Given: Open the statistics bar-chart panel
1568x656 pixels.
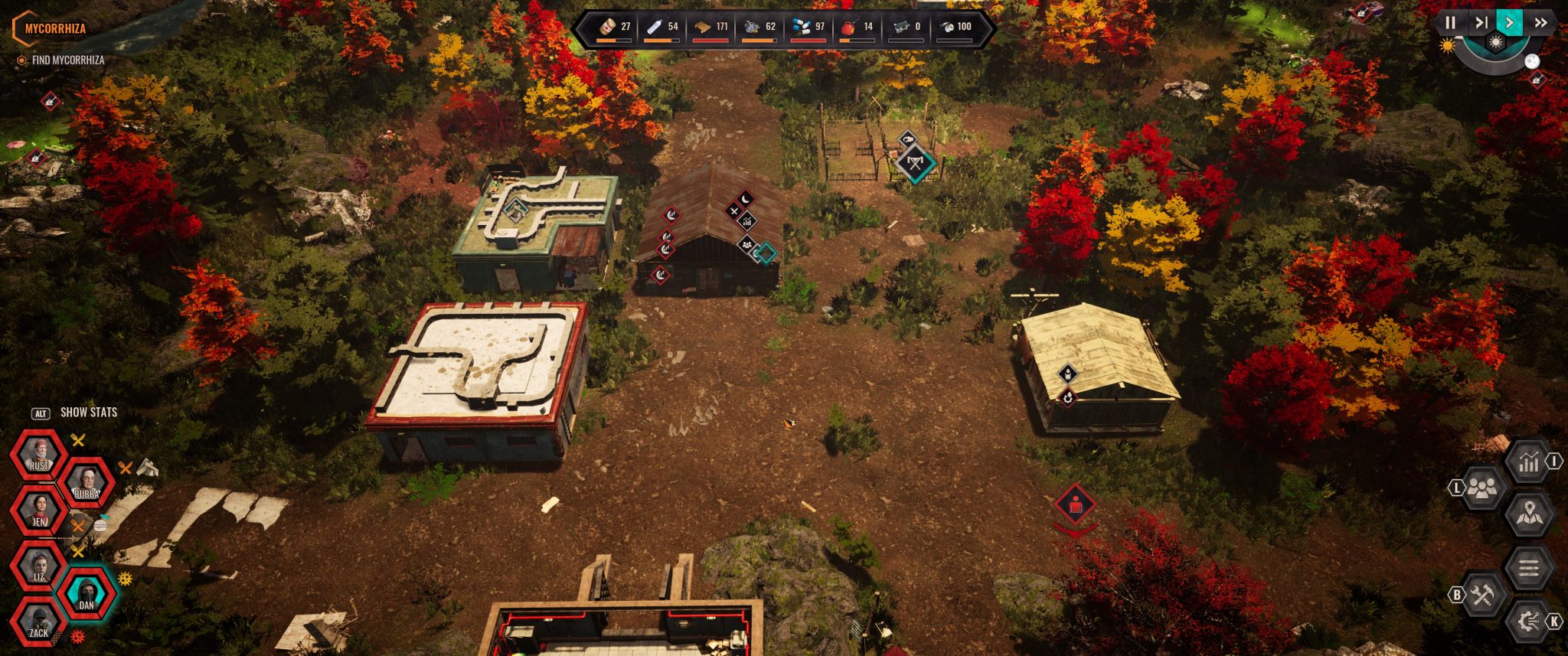Looking at the screenshot, I should click(1528, 462).
